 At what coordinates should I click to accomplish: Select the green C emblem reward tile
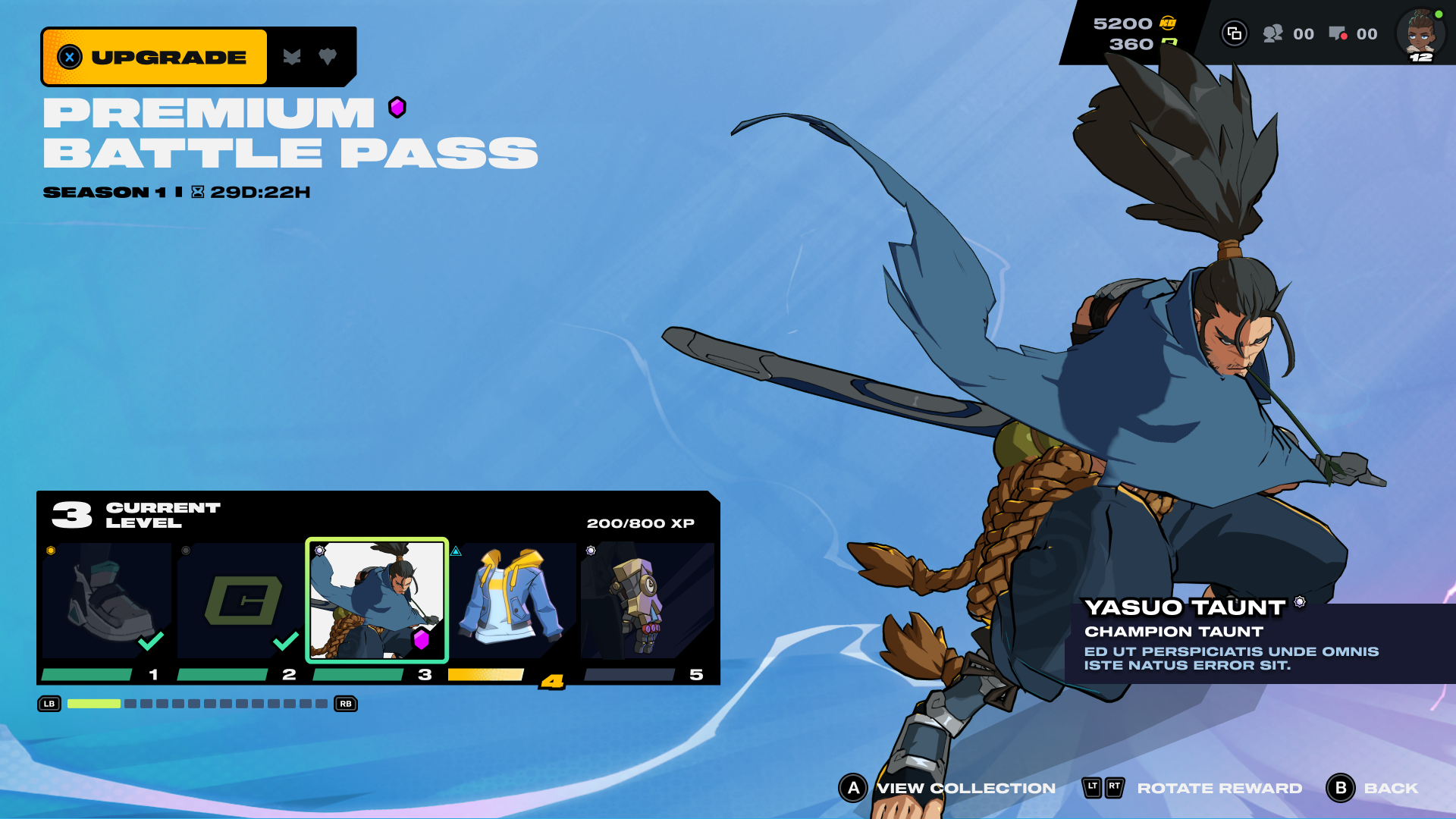pyautogui.click(x=241, y=601)
